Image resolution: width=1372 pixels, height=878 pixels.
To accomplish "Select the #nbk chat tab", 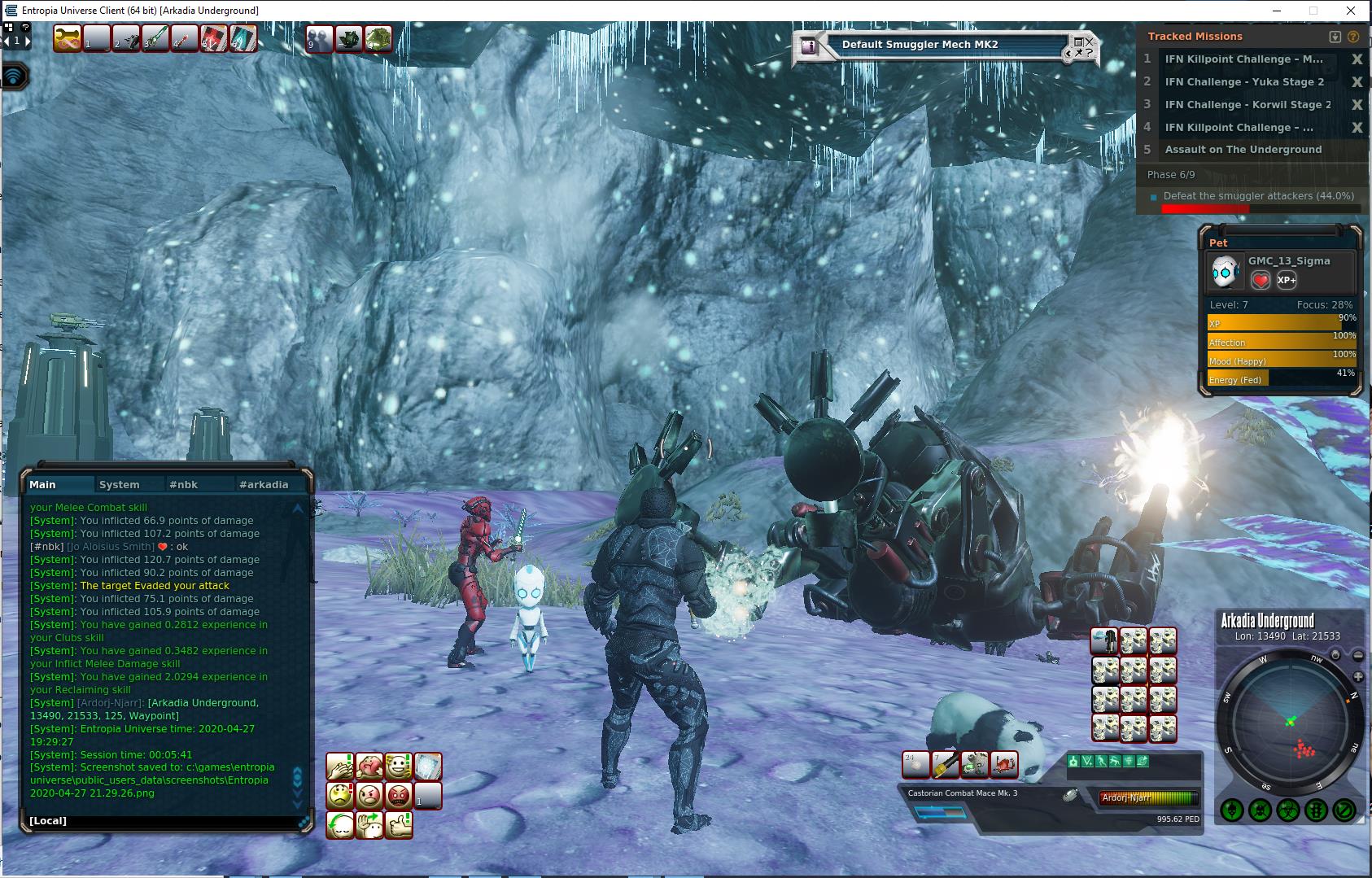I will tap(183, 484).
